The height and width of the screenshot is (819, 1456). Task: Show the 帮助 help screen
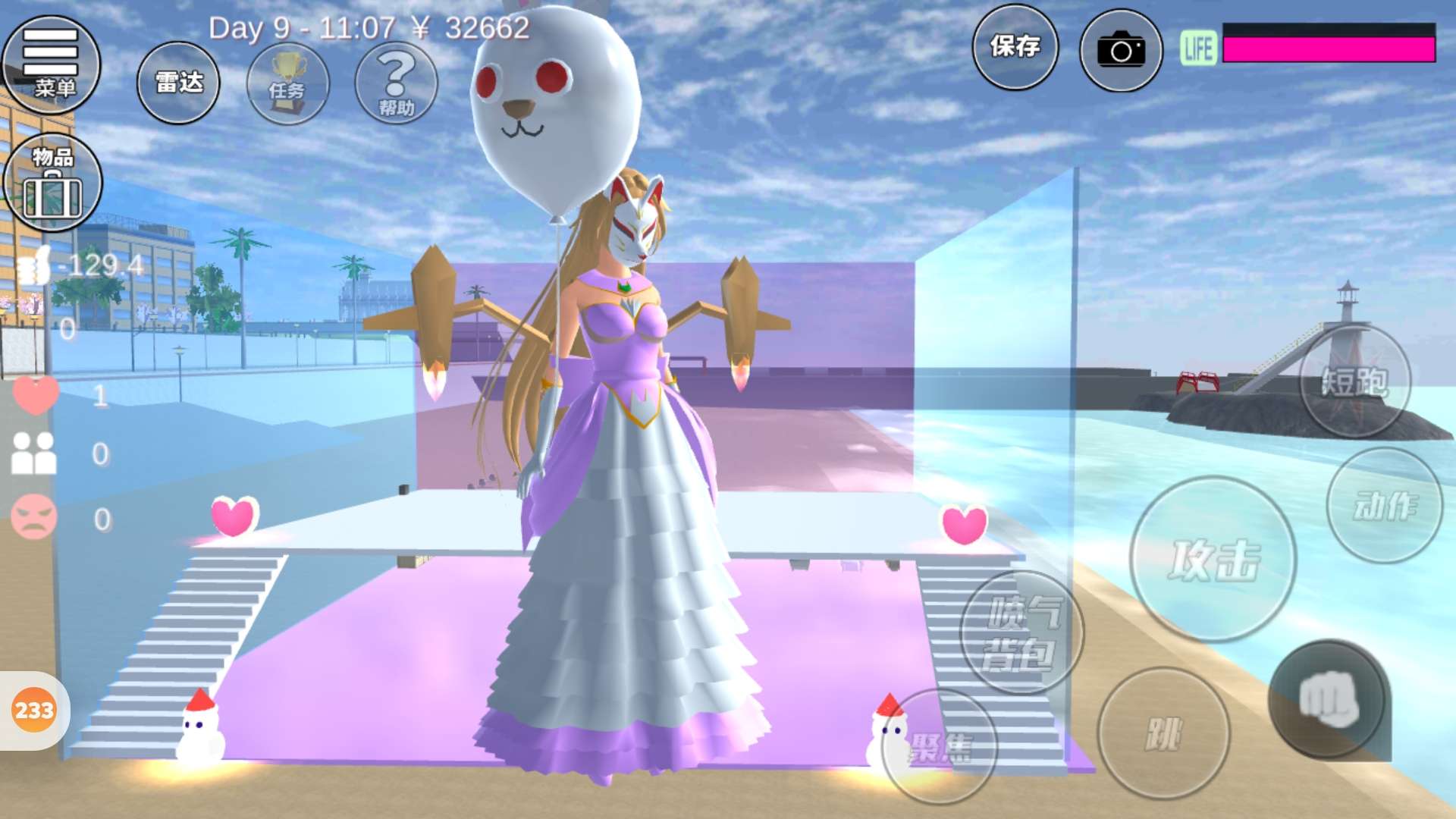coord(396,83)
